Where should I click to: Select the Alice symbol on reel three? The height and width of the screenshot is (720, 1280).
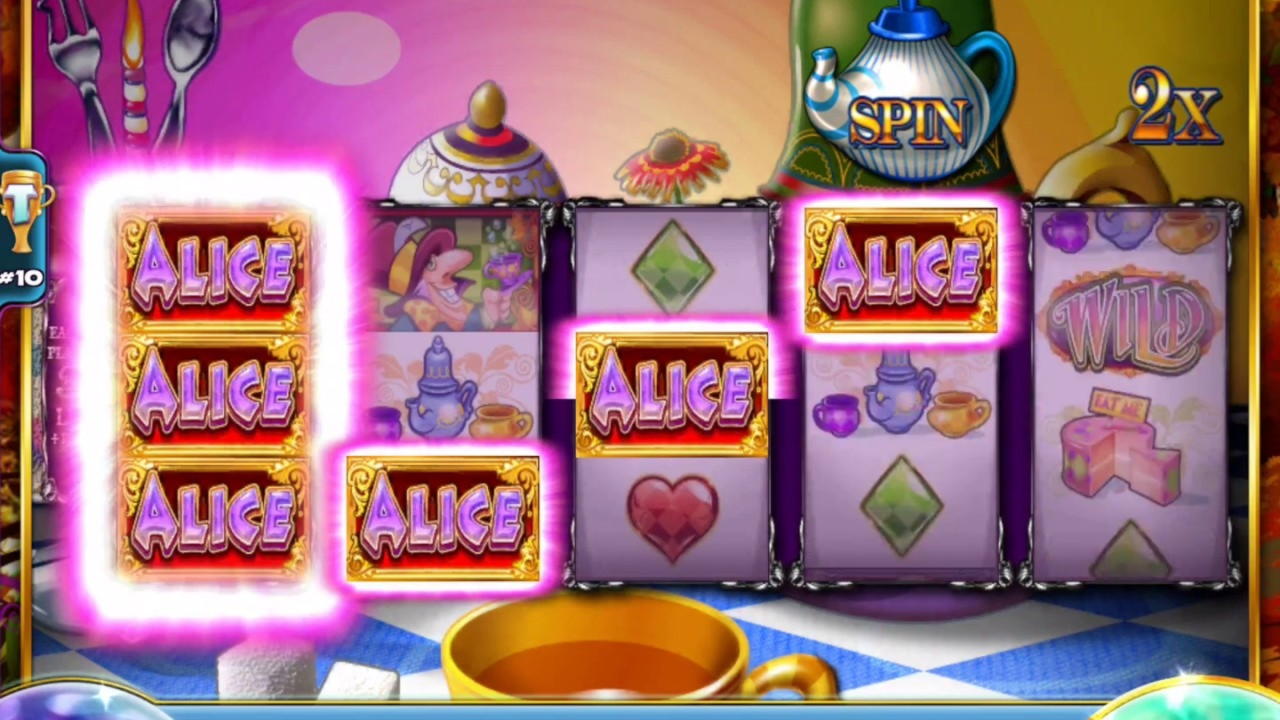coord(670,390)
